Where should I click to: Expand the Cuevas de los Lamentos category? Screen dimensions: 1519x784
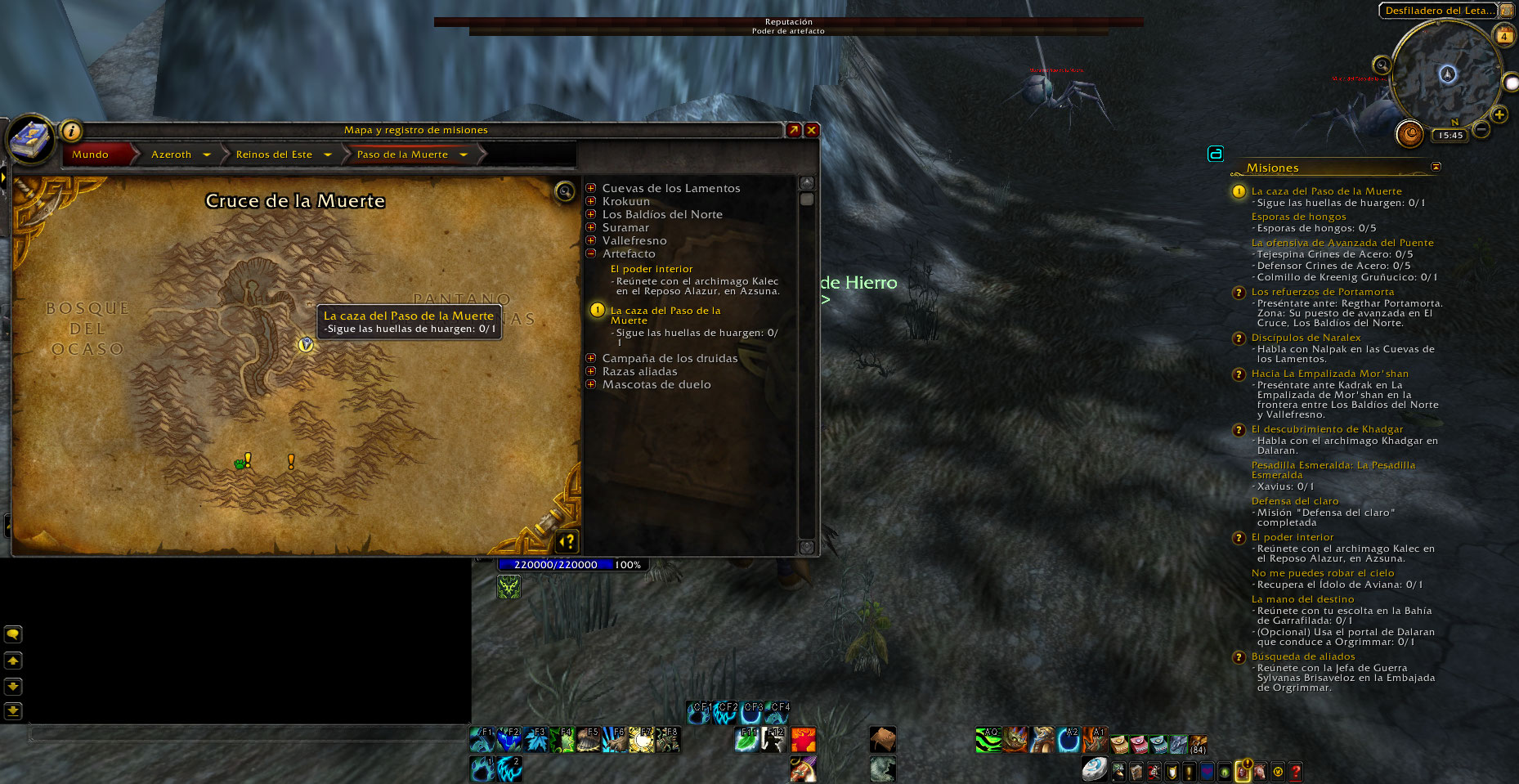(591, 189)
